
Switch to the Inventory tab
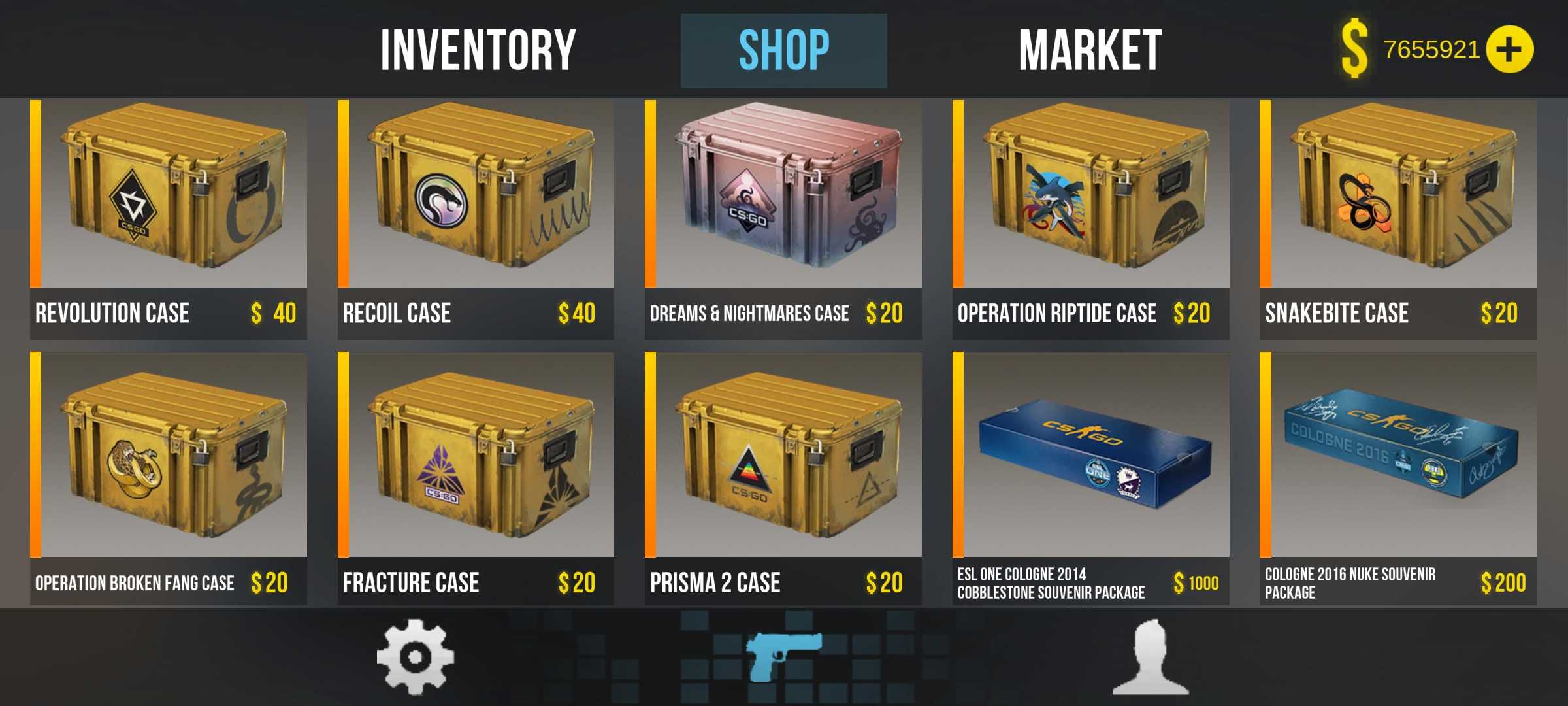(x=478, y=50)
